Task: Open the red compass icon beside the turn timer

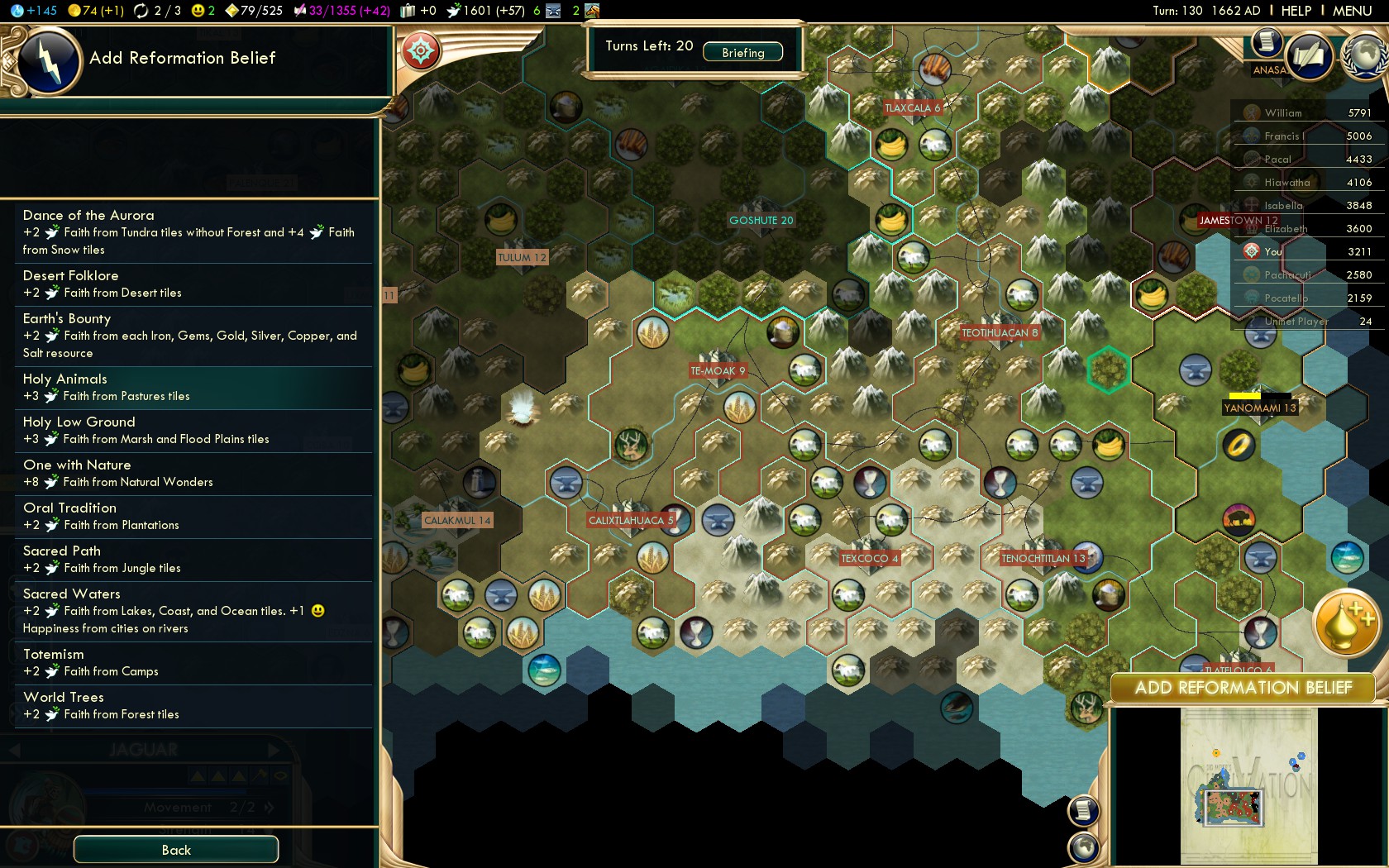Action: (x=420, y=51)
